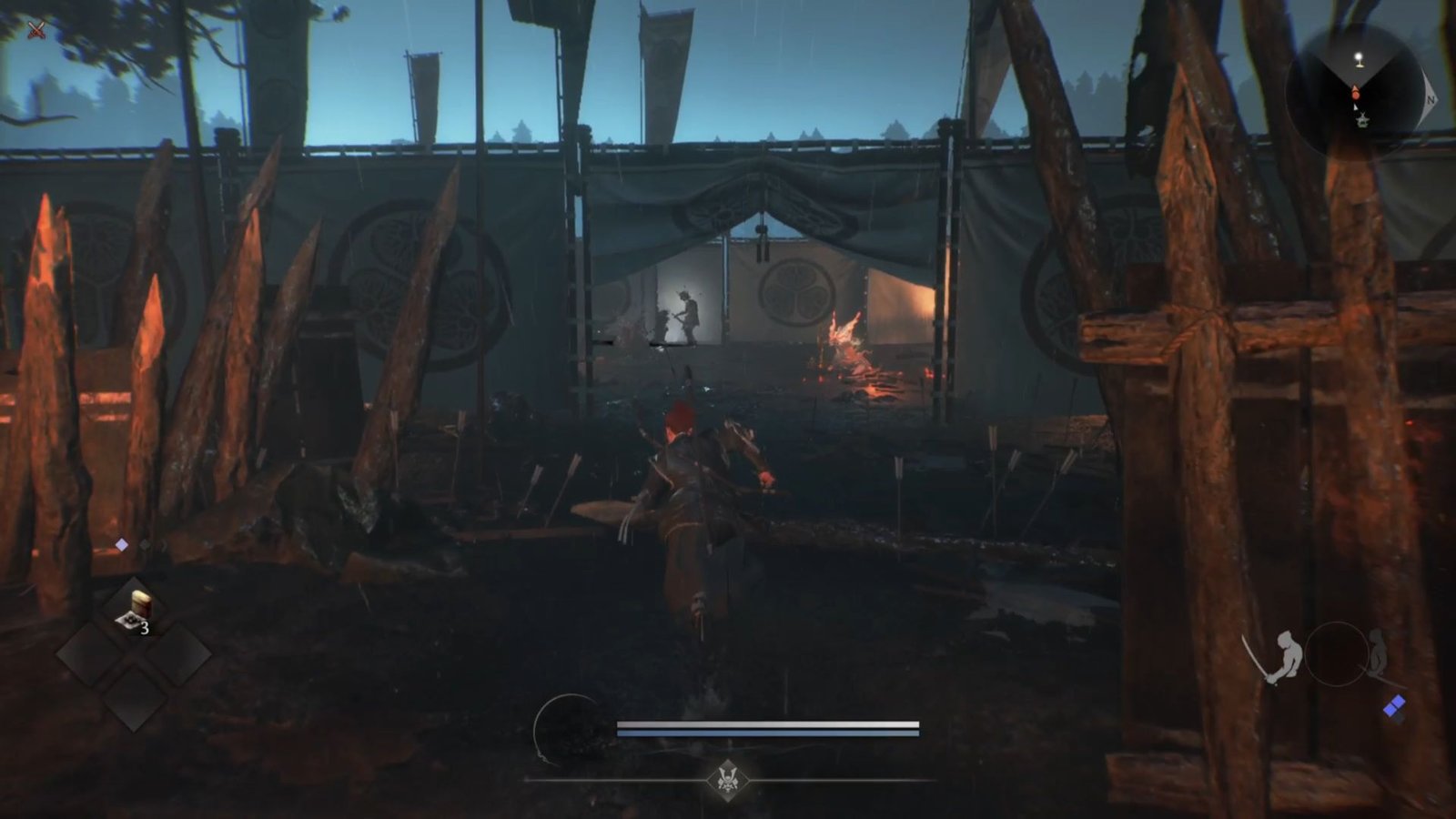Click the item count number 3 on quick slot
Viewport: 1456px width, 819px height.
146,627
